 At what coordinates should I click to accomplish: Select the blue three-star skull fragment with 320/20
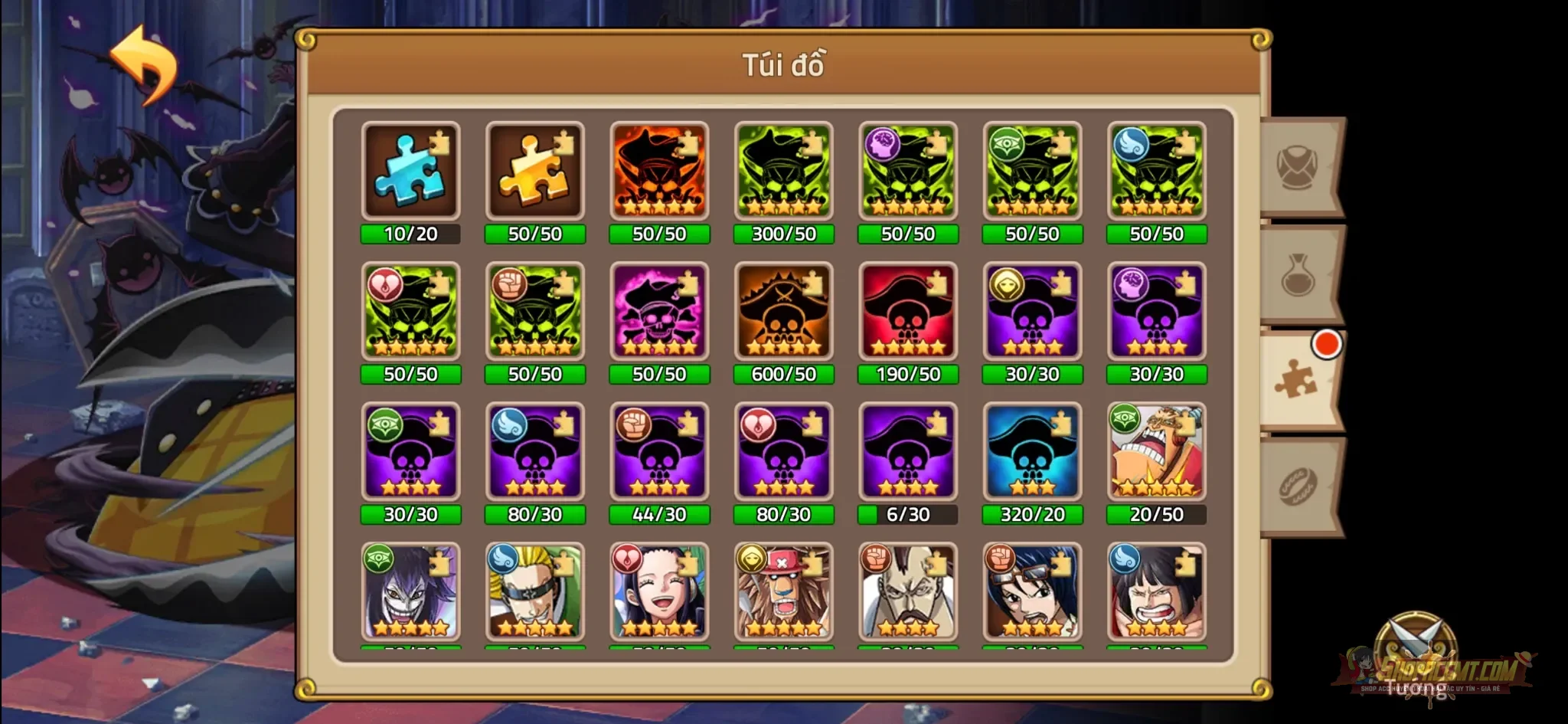pyautogui.click(x=1032, y=452)
